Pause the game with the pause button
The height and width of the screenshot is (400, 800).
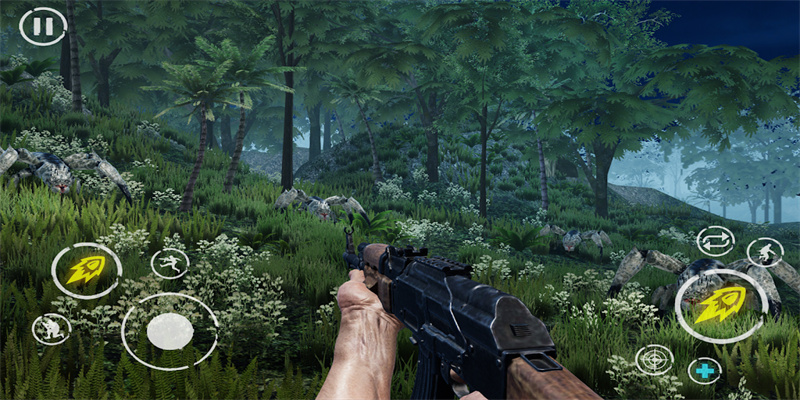pos(43,26)
